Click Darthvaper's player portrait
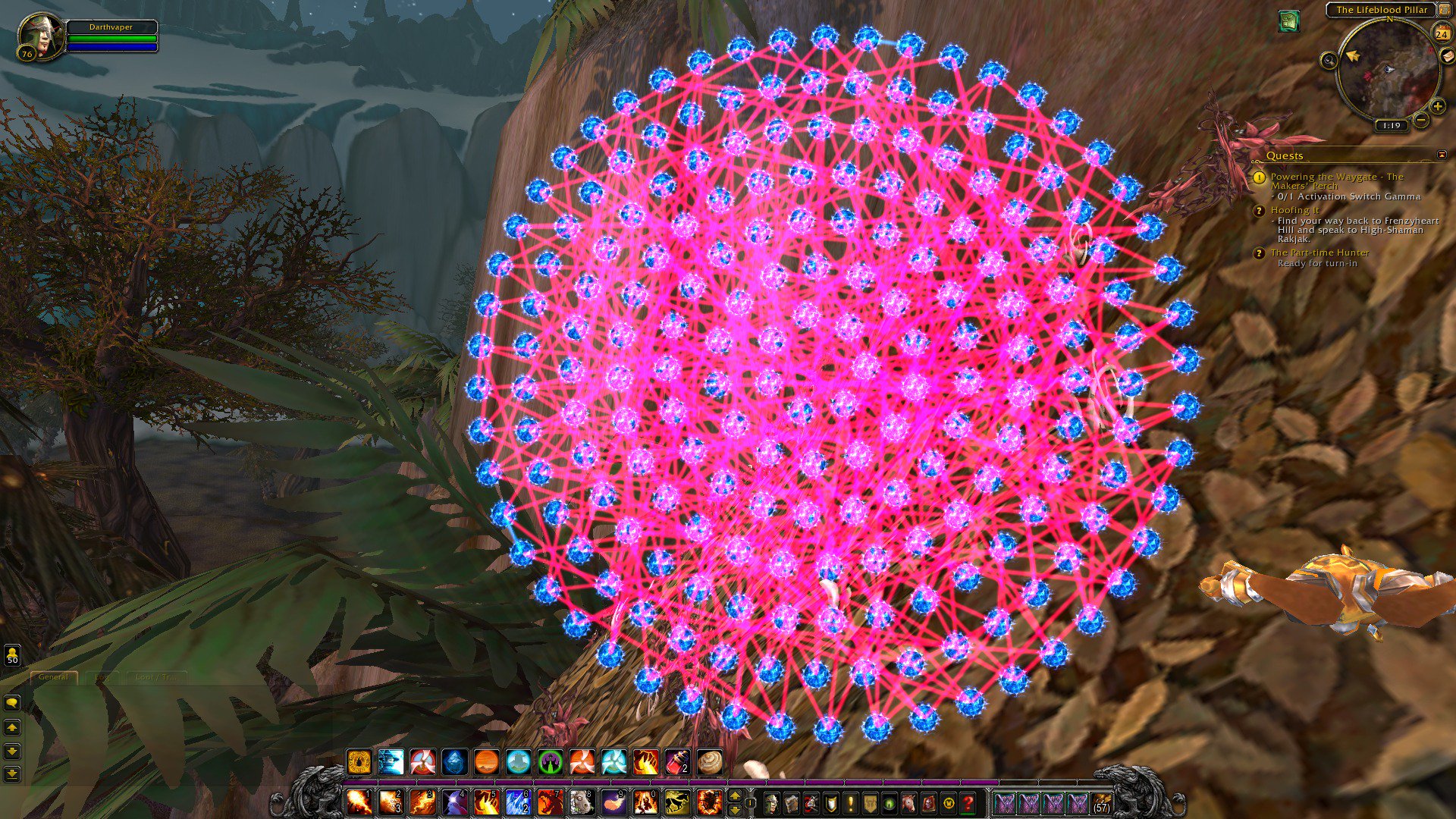Screen dimensions: 1456x819 tap(42, 36)
